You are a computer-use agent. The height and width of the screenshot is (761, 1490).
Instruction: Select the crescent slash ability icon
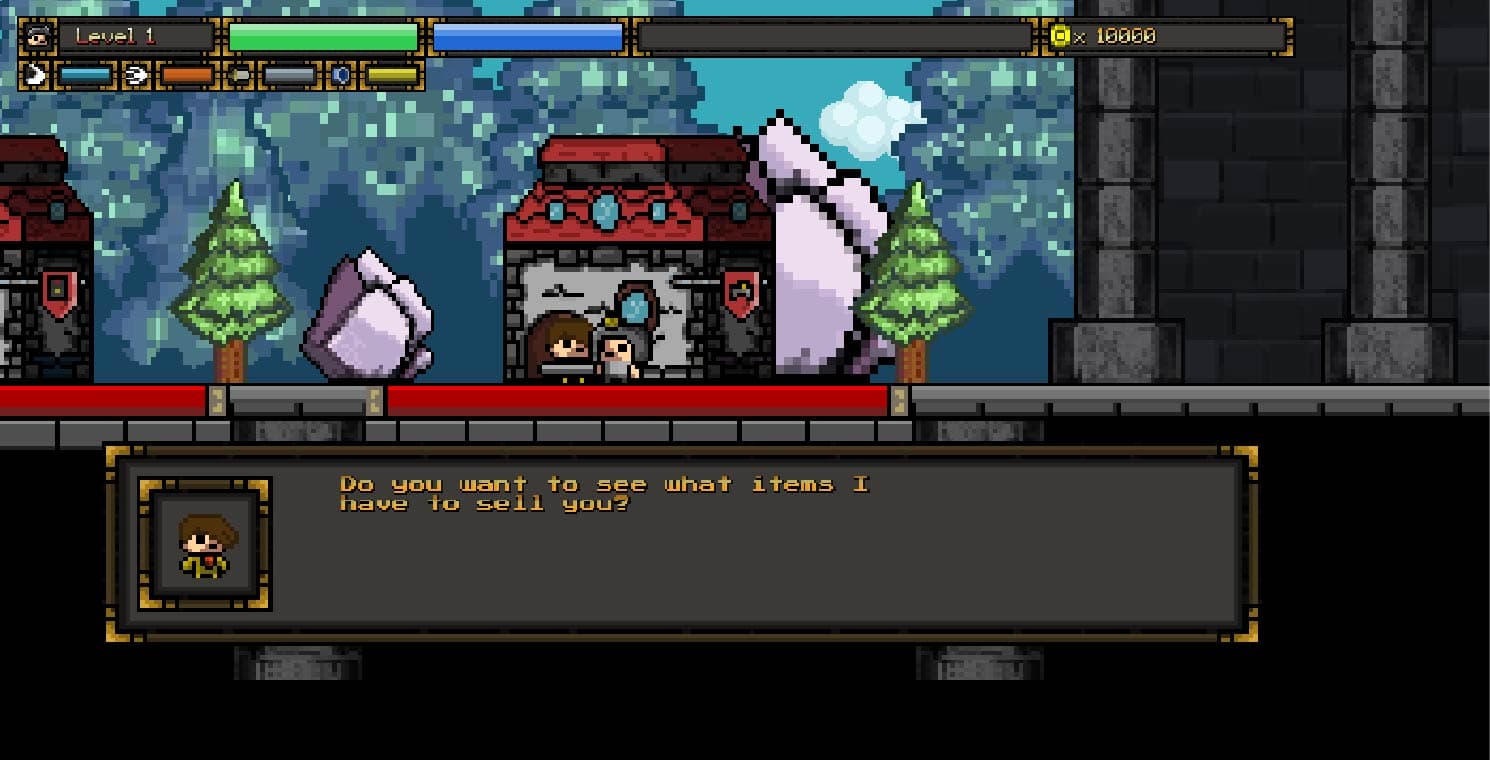[35, 75]
